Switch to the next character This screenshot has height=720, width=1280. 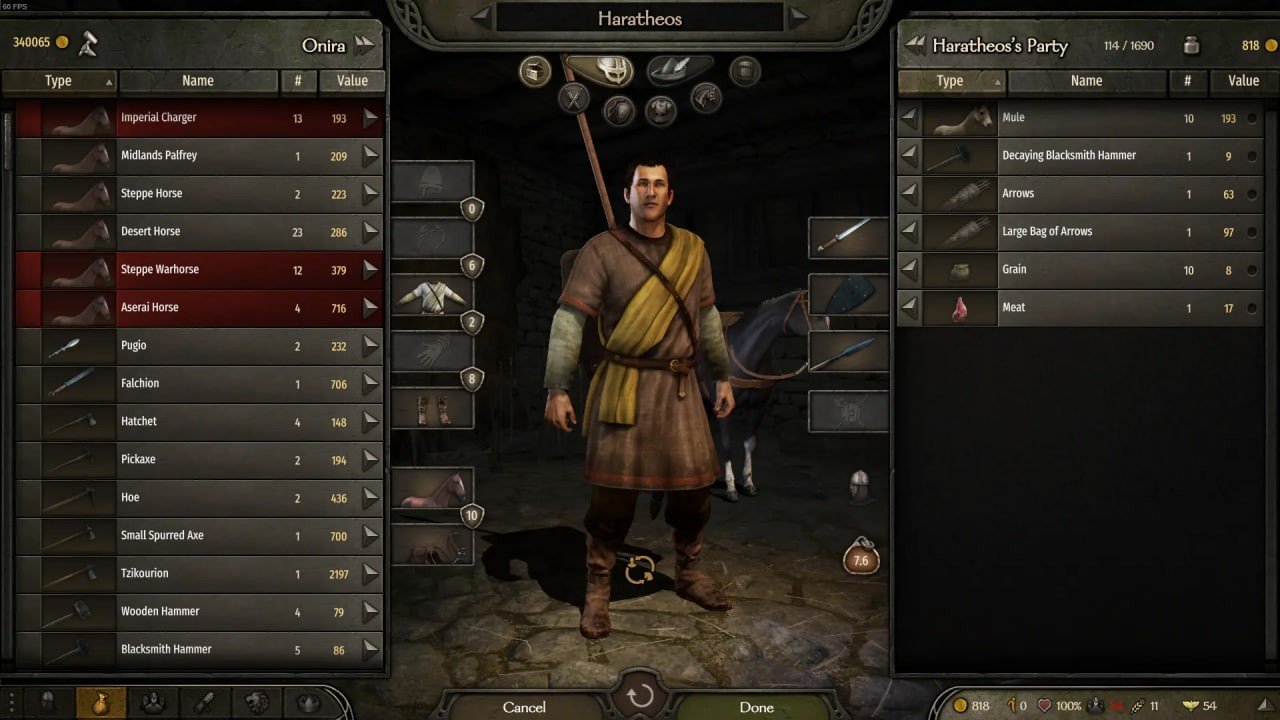point(798,16)
